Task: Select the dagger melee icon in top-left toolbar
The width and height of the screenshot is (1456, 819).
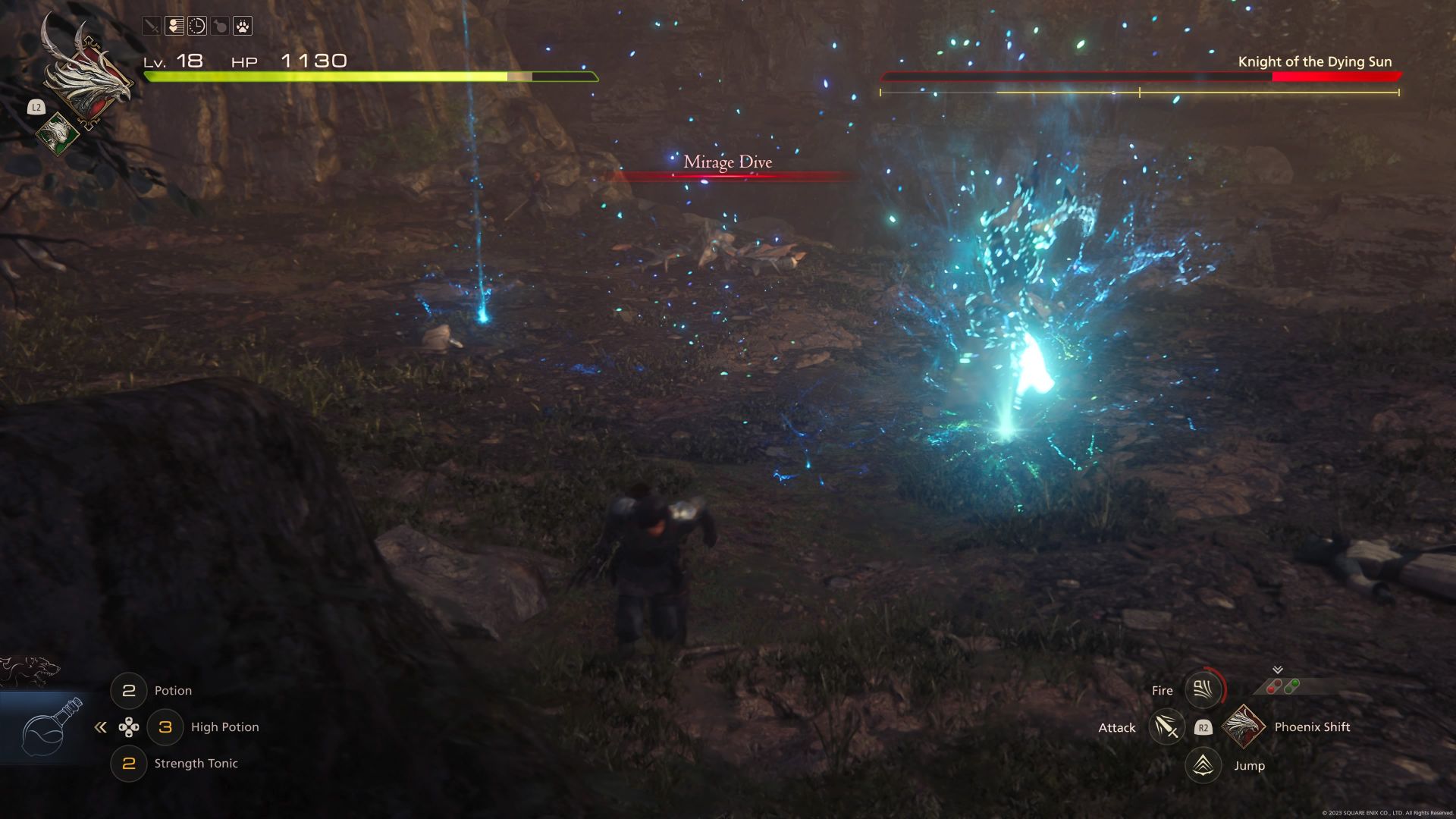Action: pyautogui.click(x=151, y=27)
